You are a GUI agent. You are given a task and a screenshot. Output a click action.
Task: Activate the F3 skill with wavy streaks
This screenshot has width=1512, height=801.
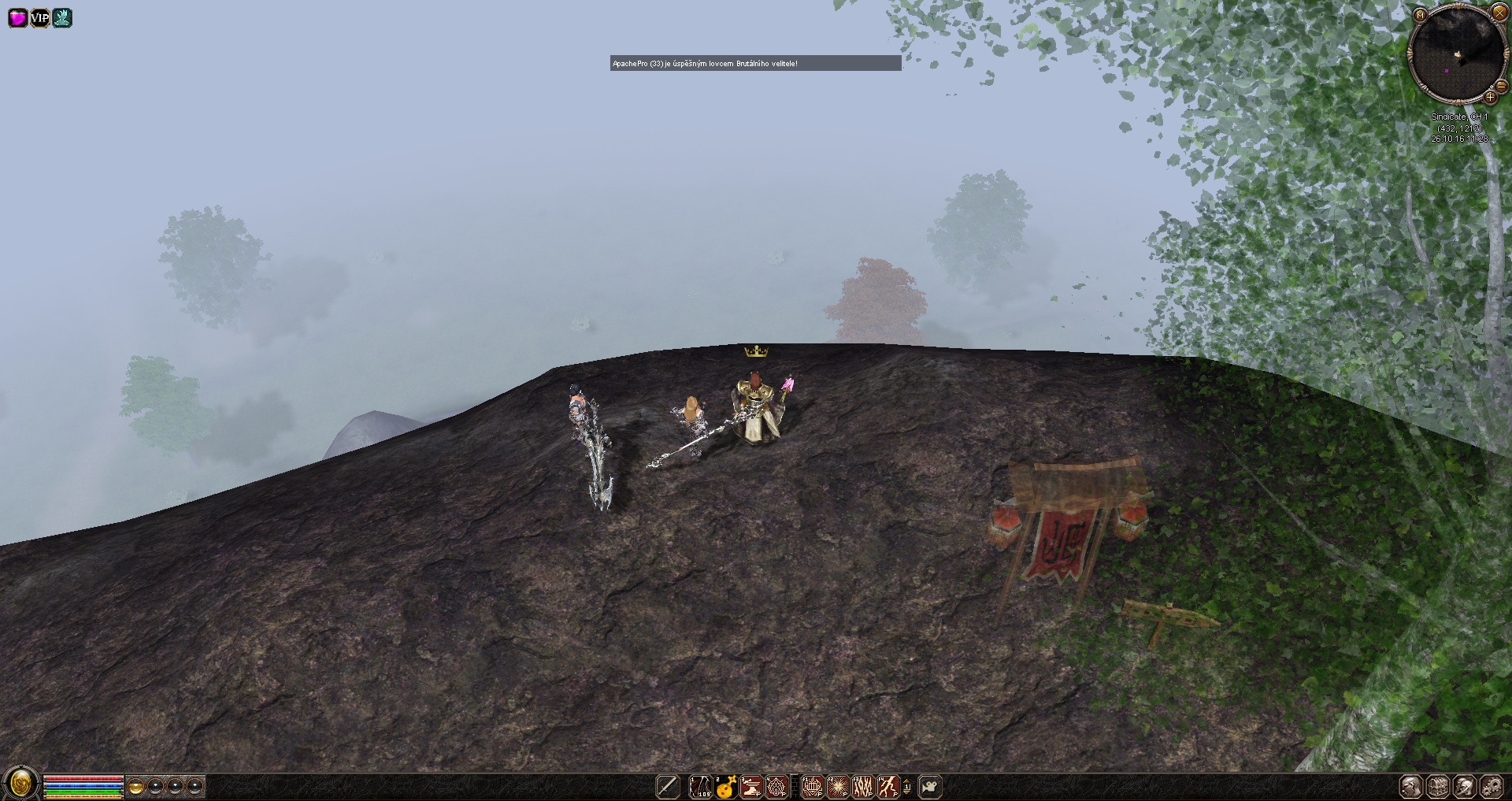pyautogui.click(x=863, y=786)
